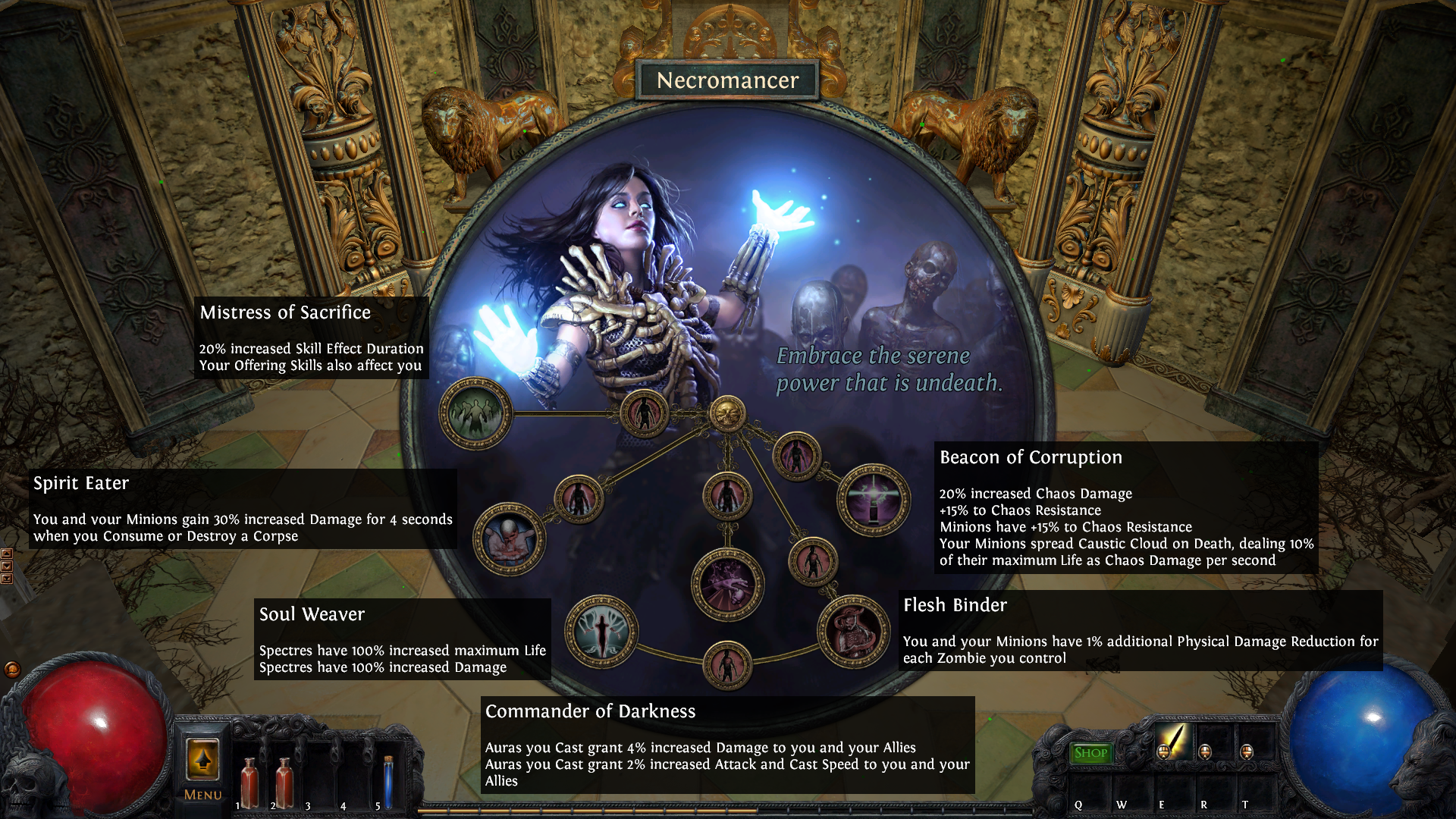The image size is (1456, 819).
Task: Pick the Commander of Darkness node
Action: 727,584
